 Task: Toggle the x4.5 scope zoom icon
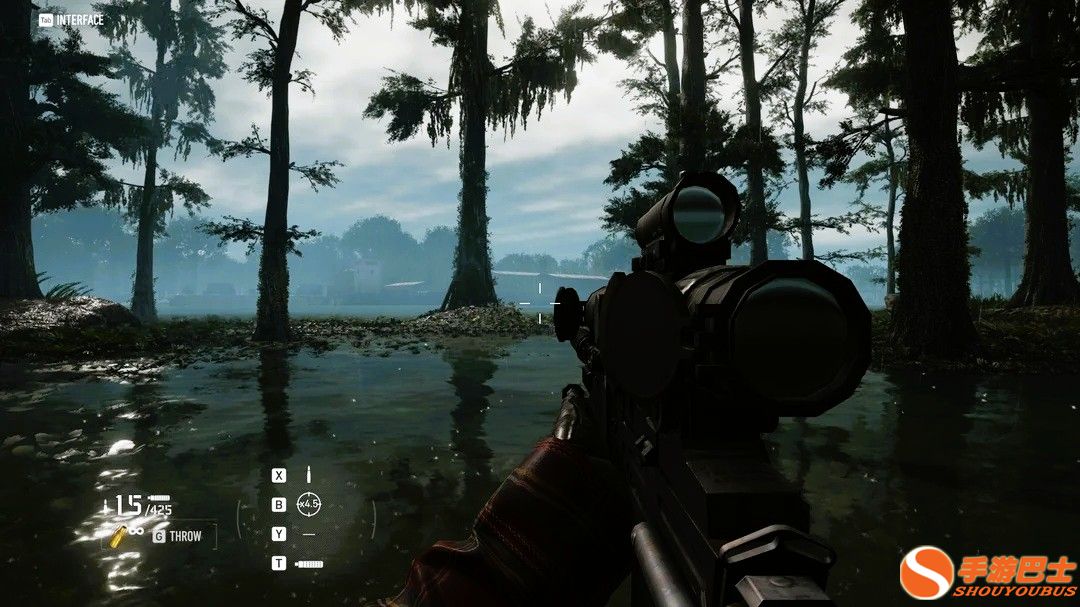[x=308, y=504]
